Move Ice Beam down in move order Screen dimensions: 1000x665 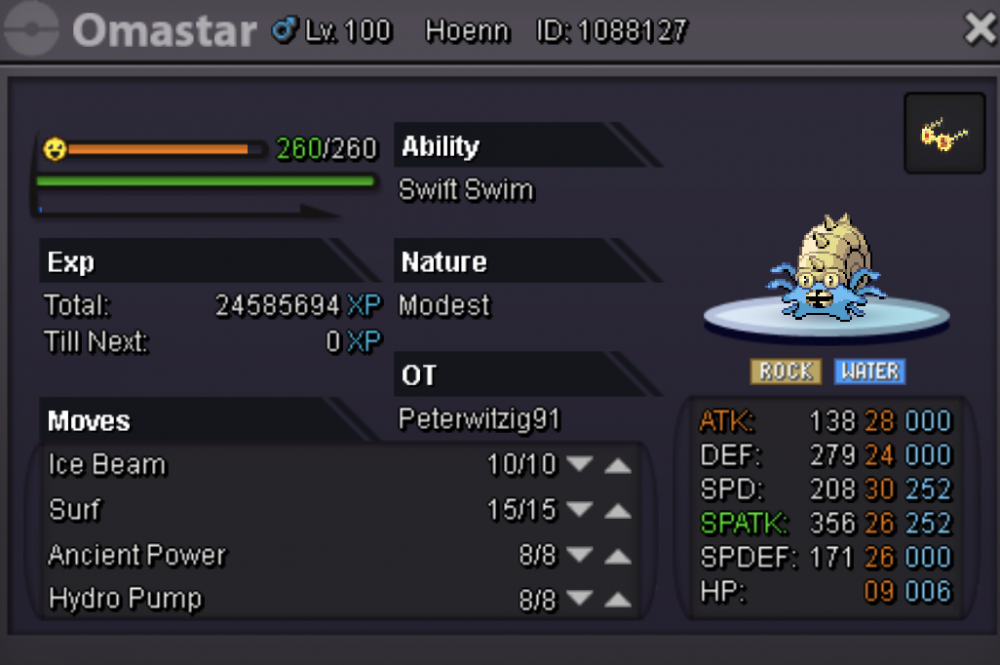(579, 466)
